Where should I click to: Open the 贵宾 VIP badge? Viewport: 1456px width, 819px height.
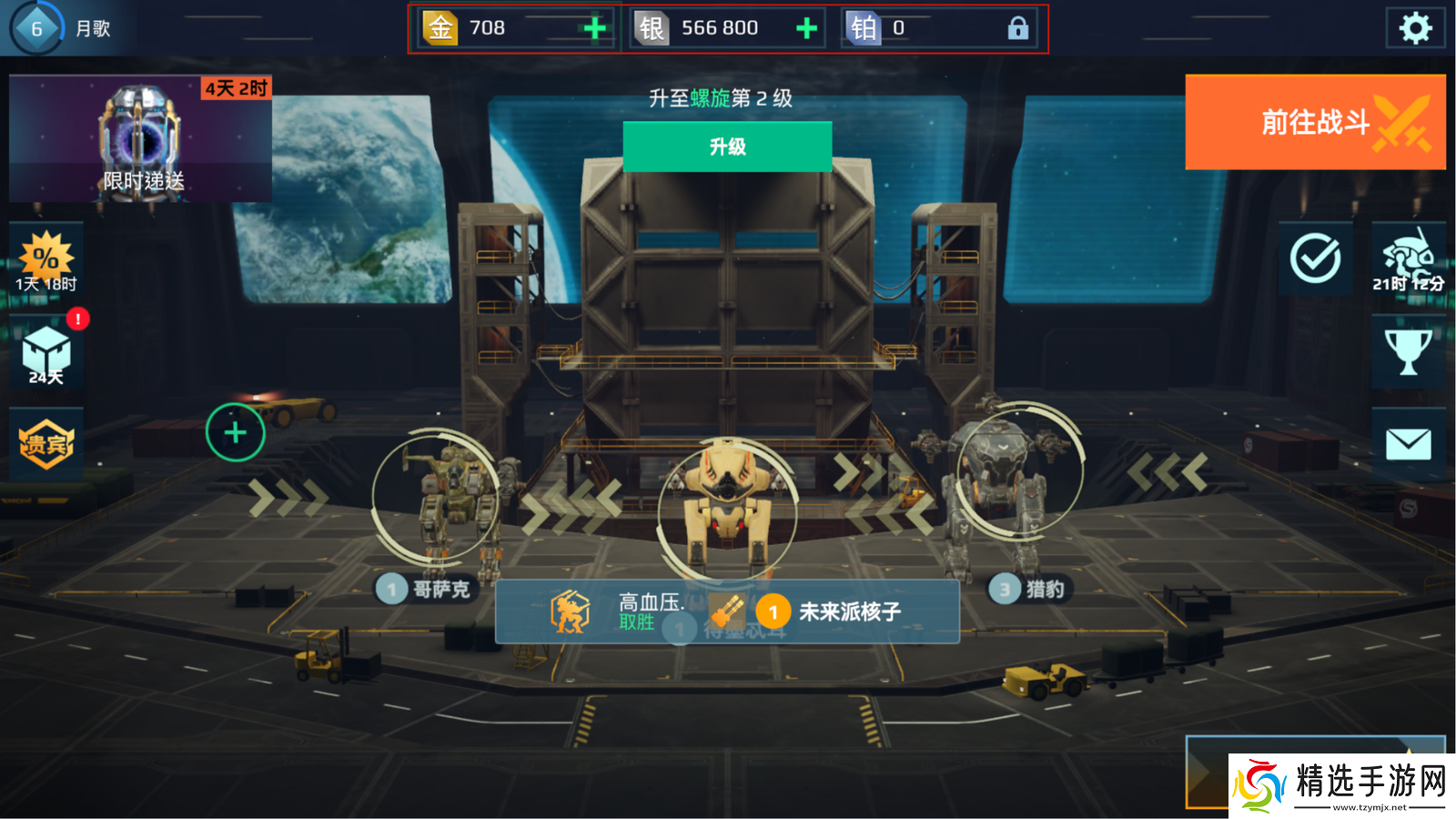(46, 444)
